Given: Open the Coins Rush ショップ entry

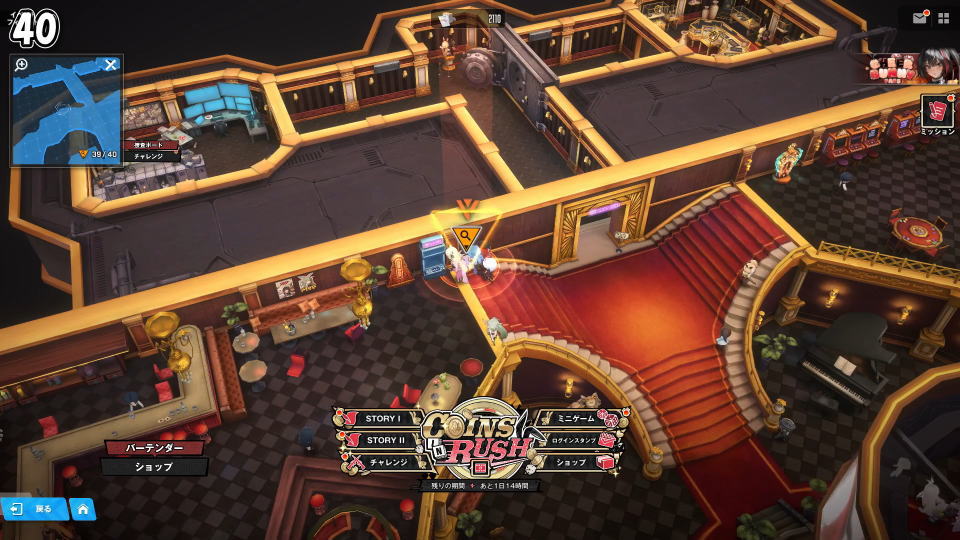Looking at the screenshot, I should [573, 462].
